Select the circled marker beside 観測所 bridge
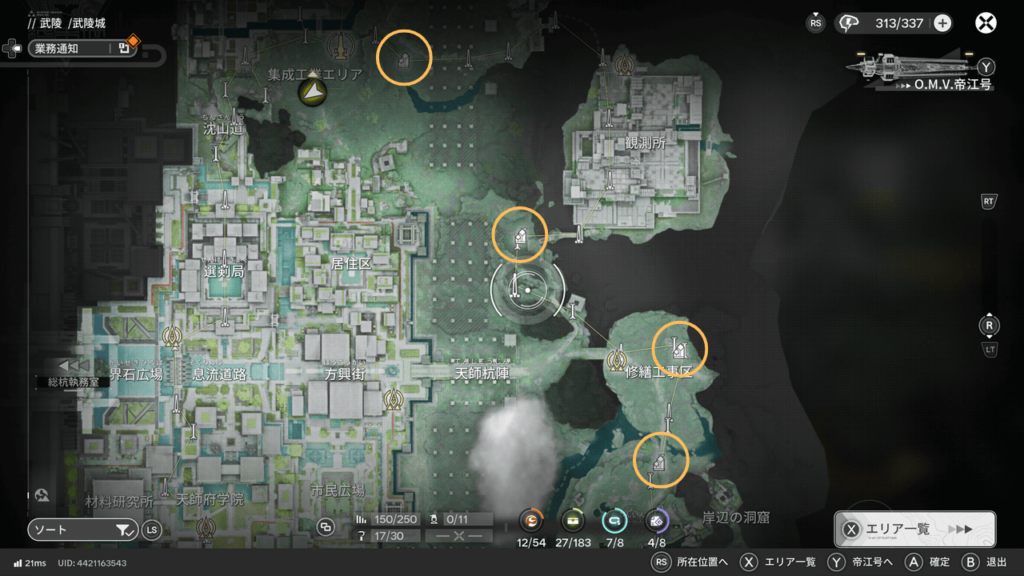The image size is (1024, 576). pos(520,236)
